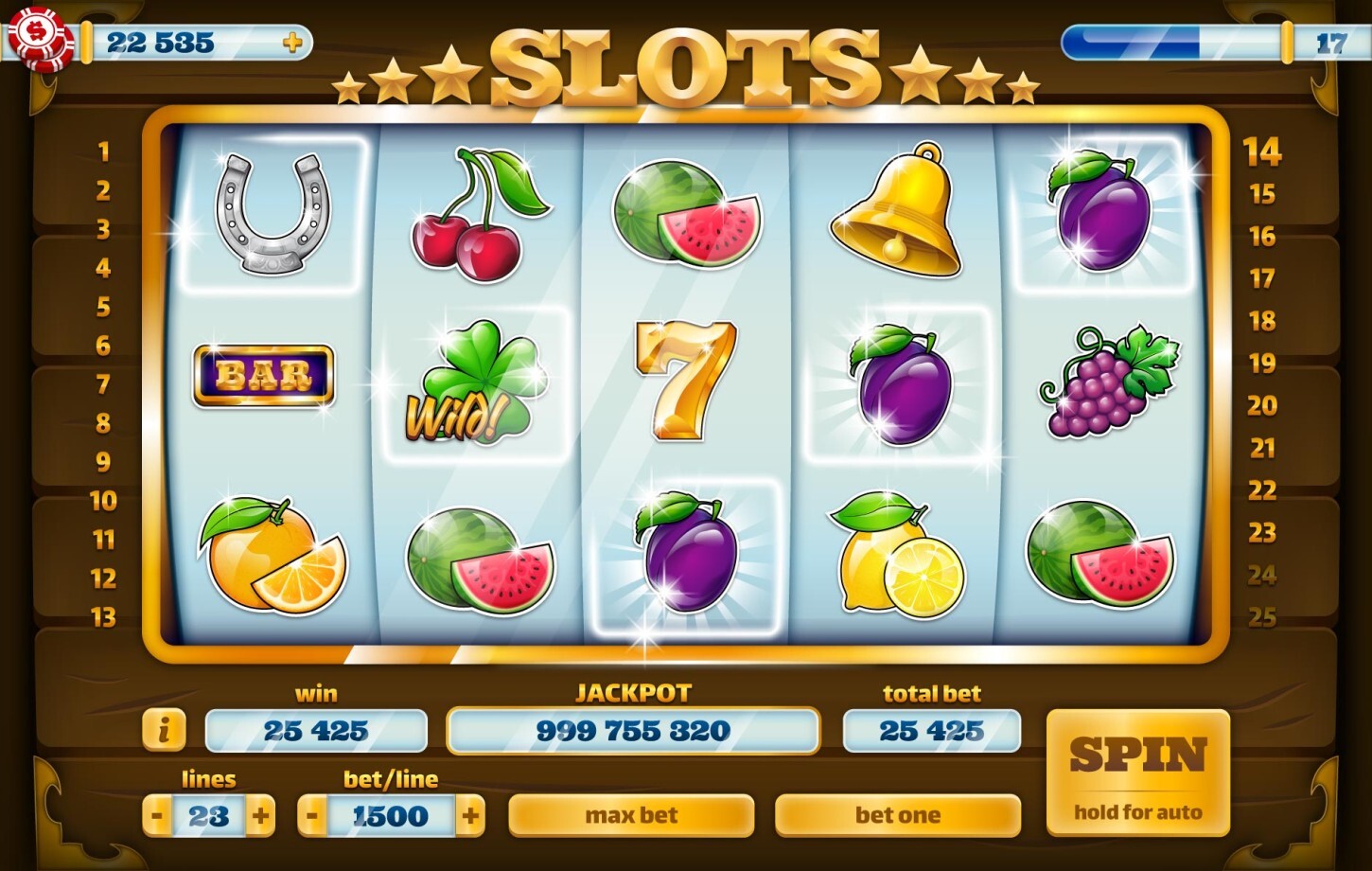
Task: Select the BAR symbol on the first reel
Action: coord(263,375)
